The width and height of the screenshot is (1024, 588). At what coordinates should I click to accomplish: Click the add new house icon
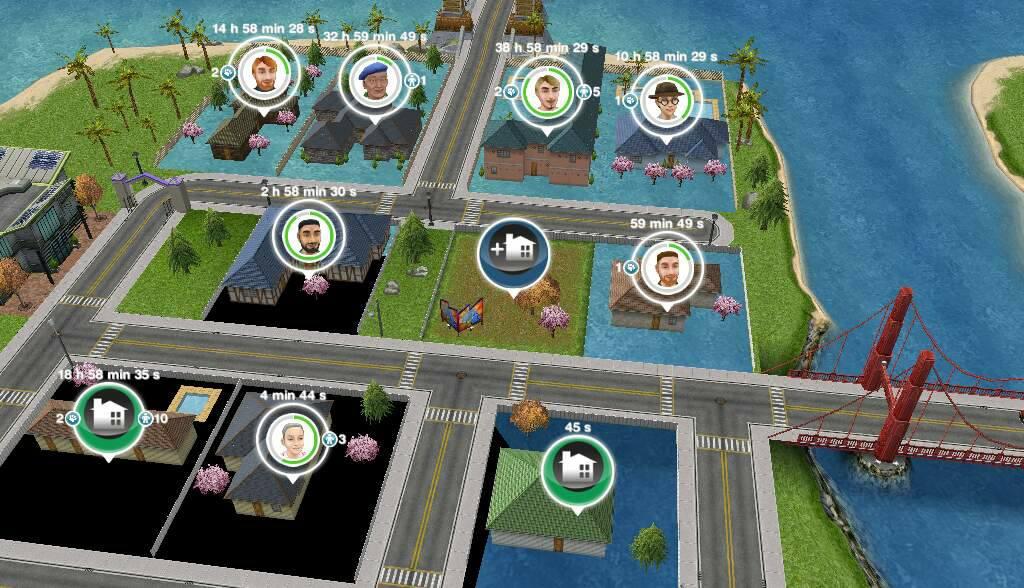(x=513, y=252)
